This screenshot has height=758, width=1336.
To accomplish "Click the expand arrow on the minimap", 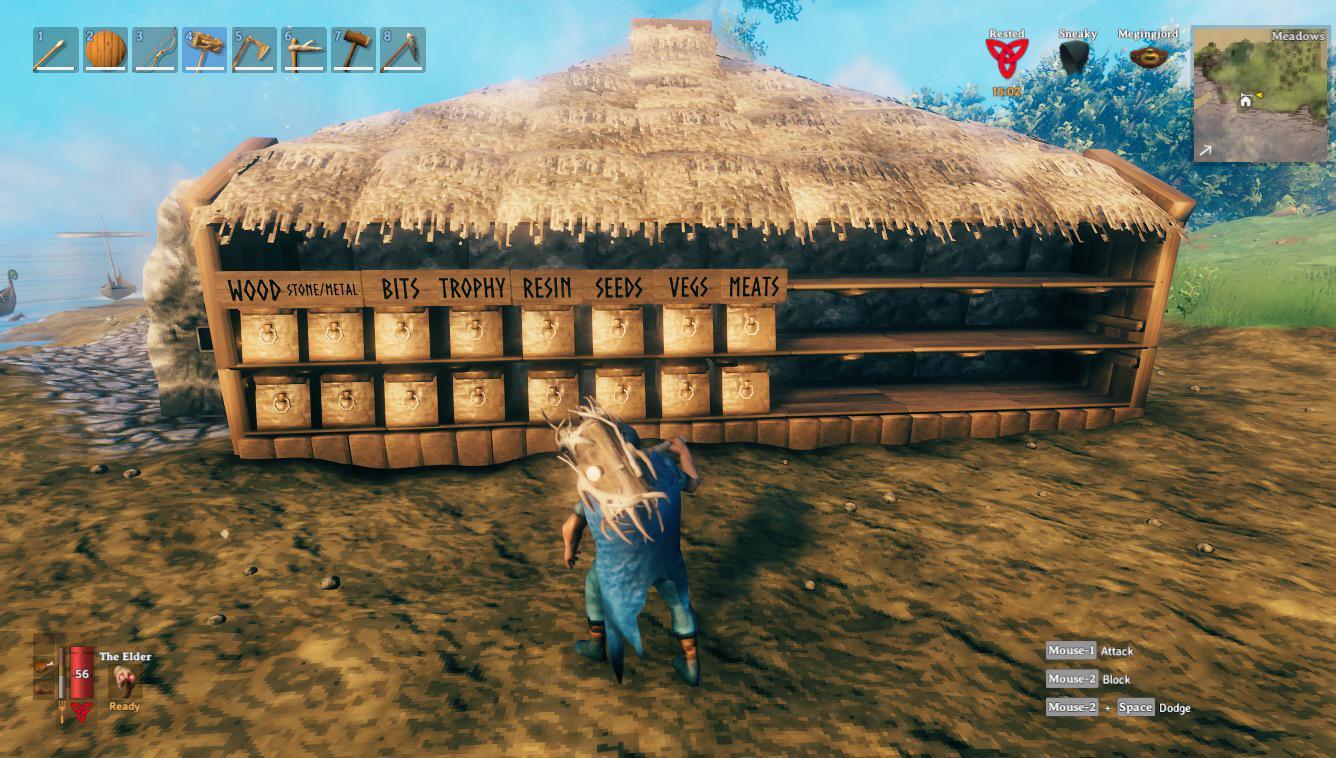I will [x=1206, y=150].
